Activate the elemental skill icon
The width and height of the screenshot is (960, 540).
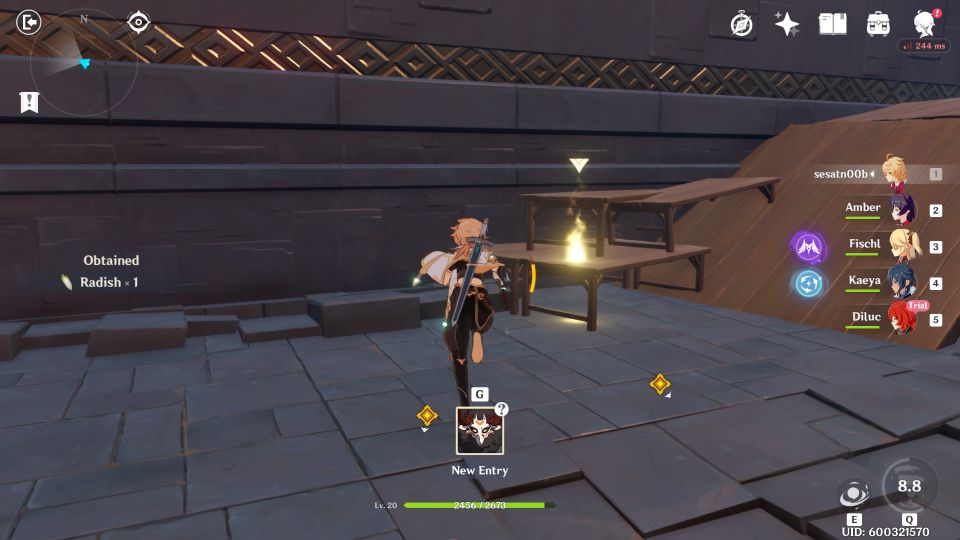click(853, 494)
